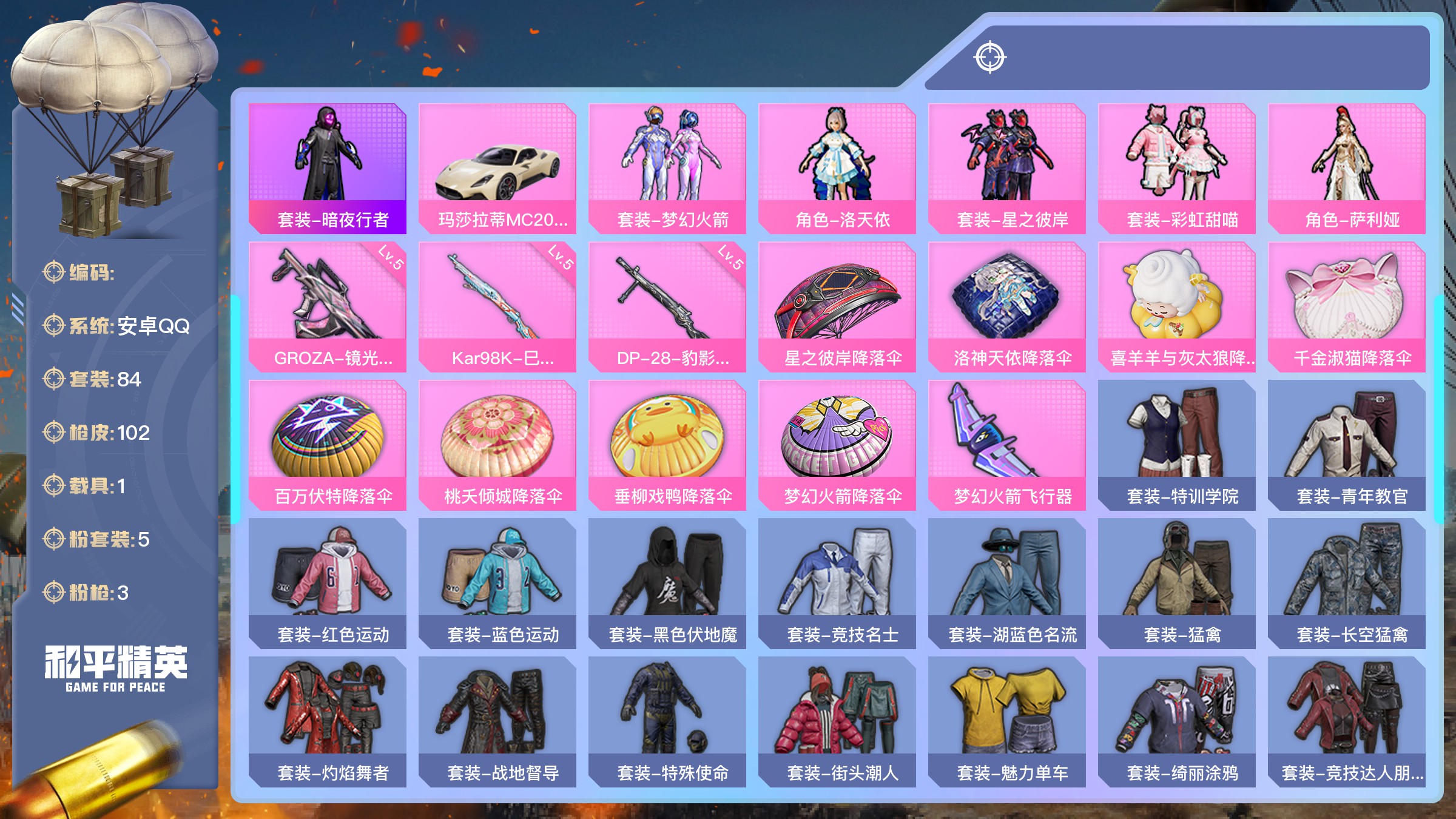The width and height of the screenshot is (1456, 819).
Task: Choose the 套装-红色运动 outfit tile
Action: [x=327, y=583]
